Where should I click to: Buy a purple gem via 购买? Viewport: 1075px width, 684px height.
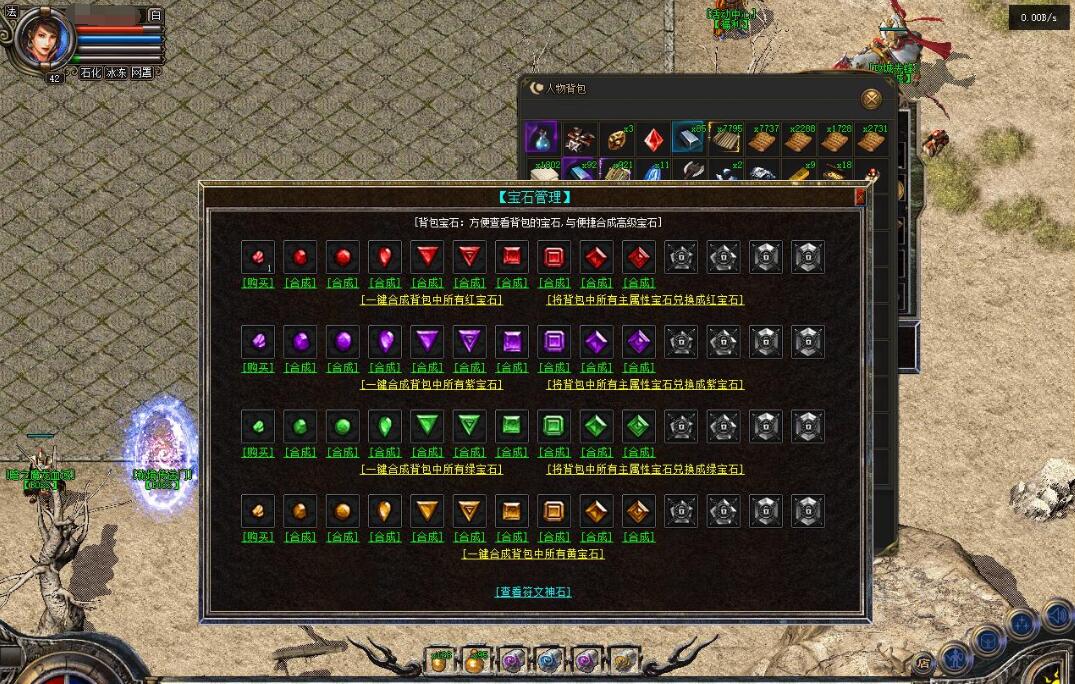pos(258,368)
